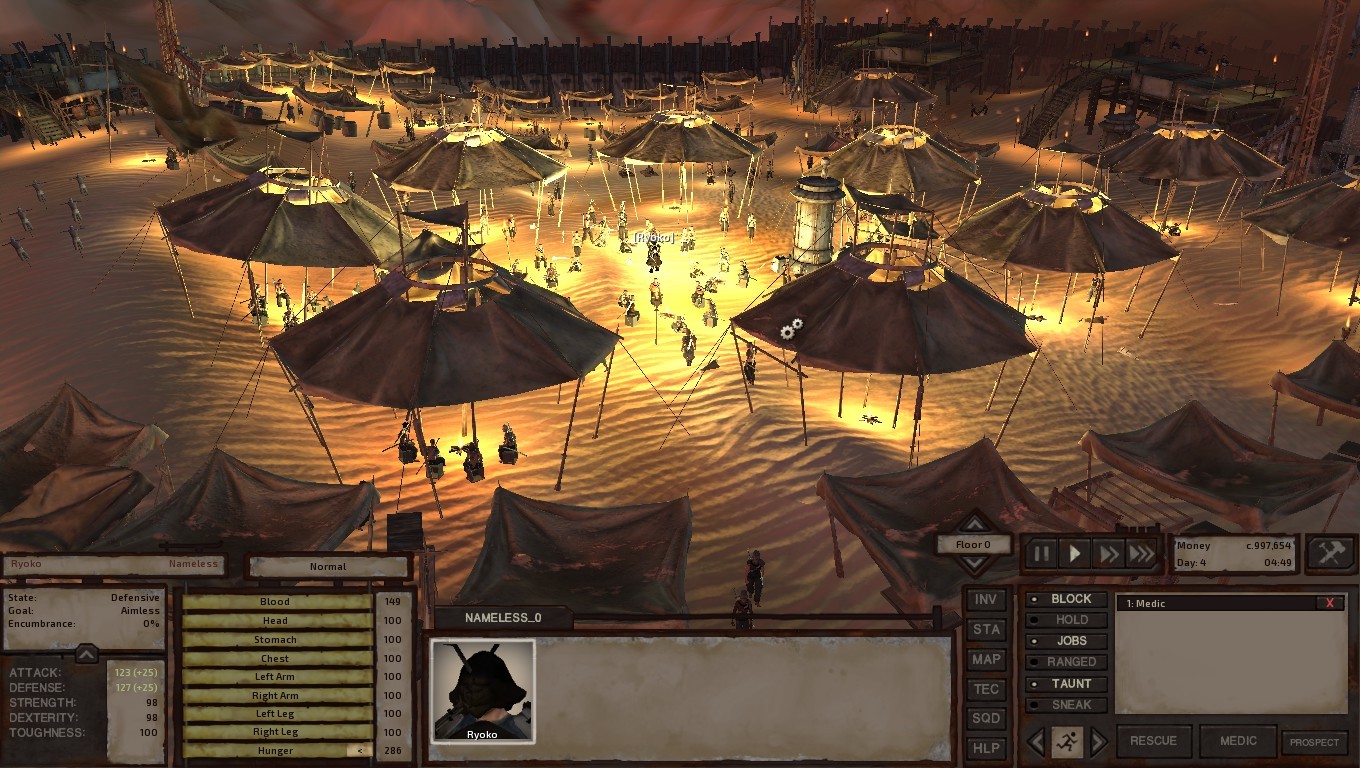The height and width of the screenshot is (768, 1360).
Task: Select Ryoko's character portrait
Action: (483, 691)
